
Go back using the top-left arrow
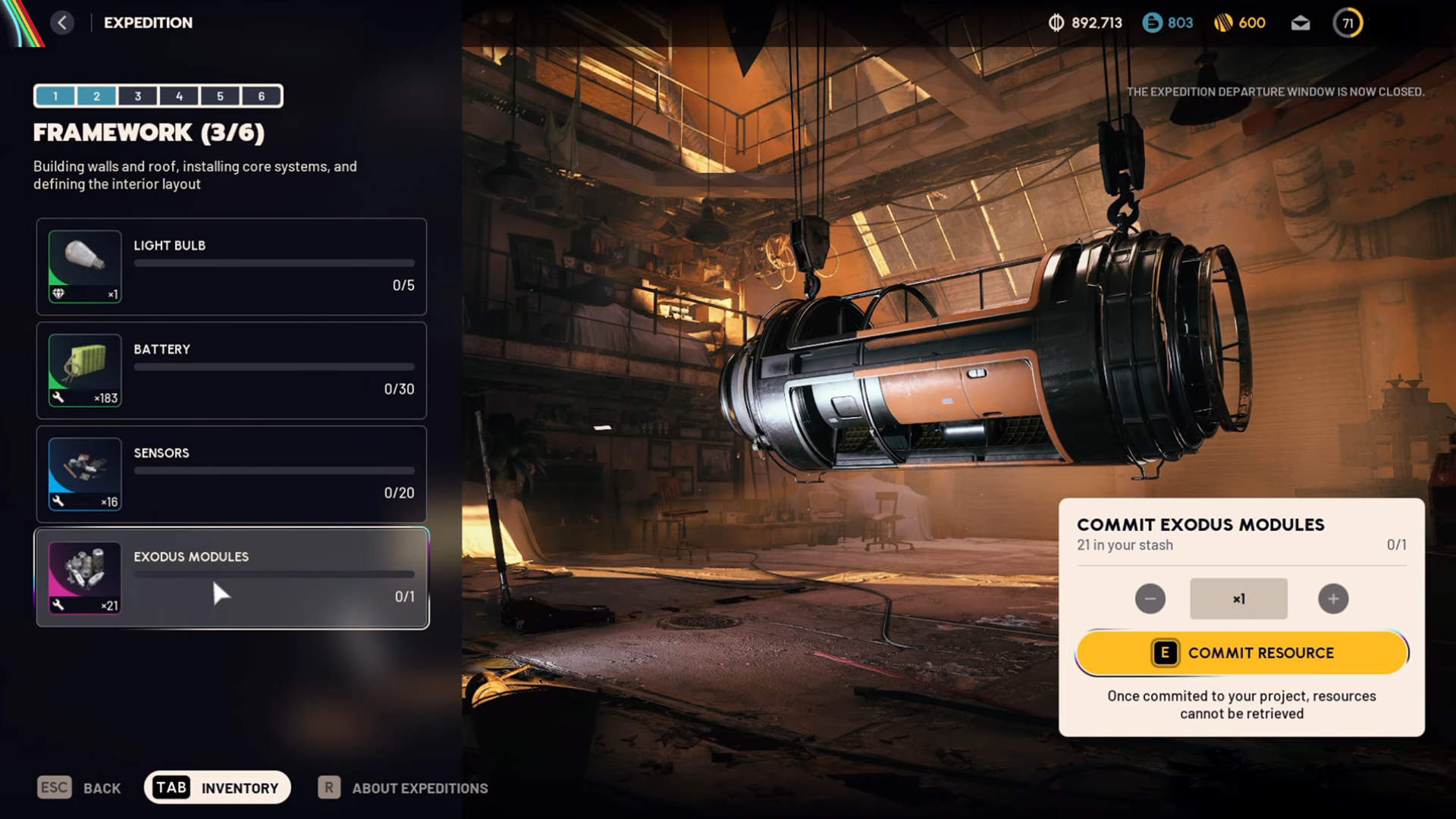[x=62, y=23]
